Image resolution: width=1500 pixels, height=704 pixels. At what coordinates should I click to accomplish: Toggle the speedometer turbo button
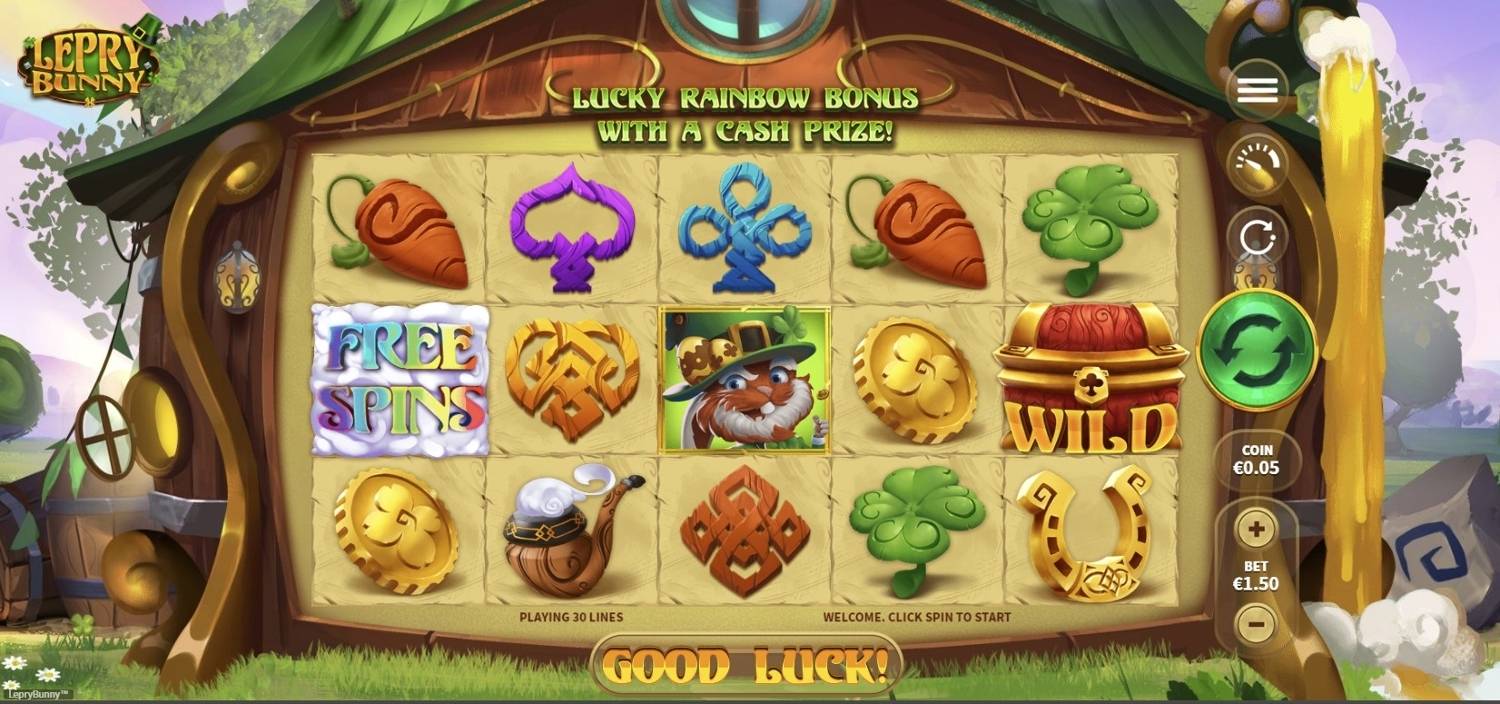point(1257,165)
